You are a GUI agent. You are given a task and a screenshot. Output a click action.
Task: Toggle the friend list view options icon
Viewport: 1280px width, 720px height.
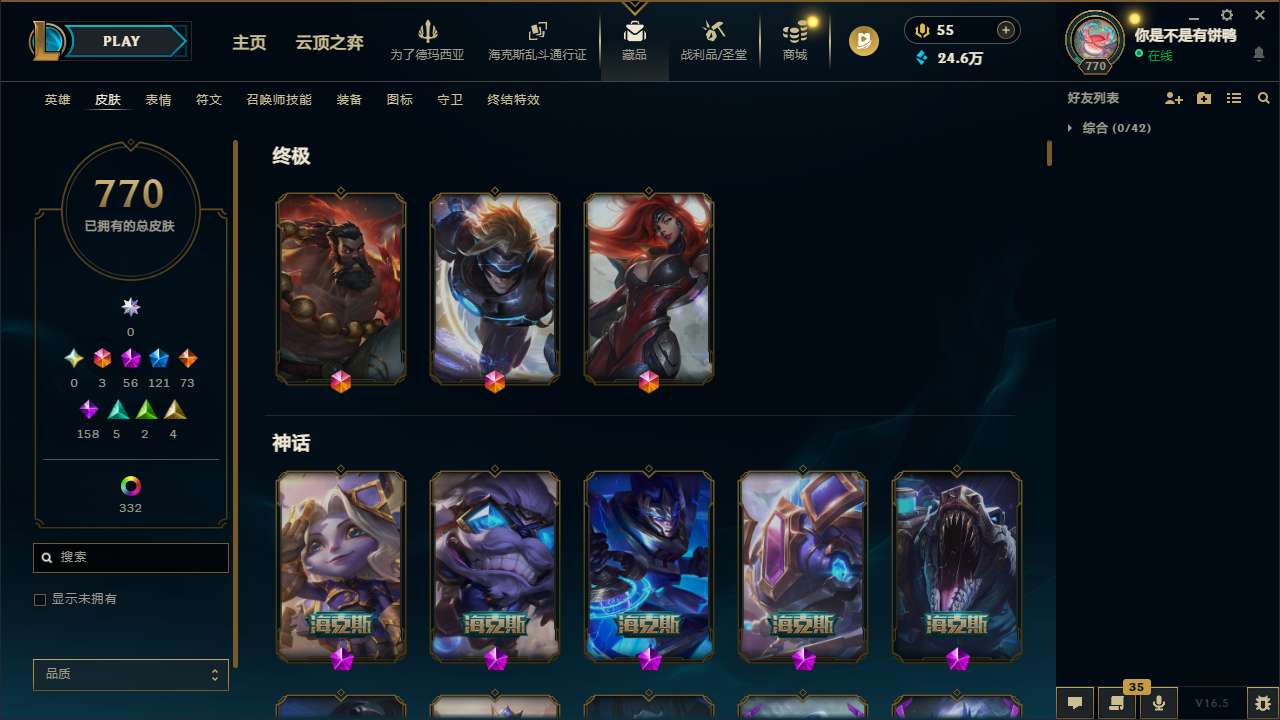click(x=1234, y=98)
